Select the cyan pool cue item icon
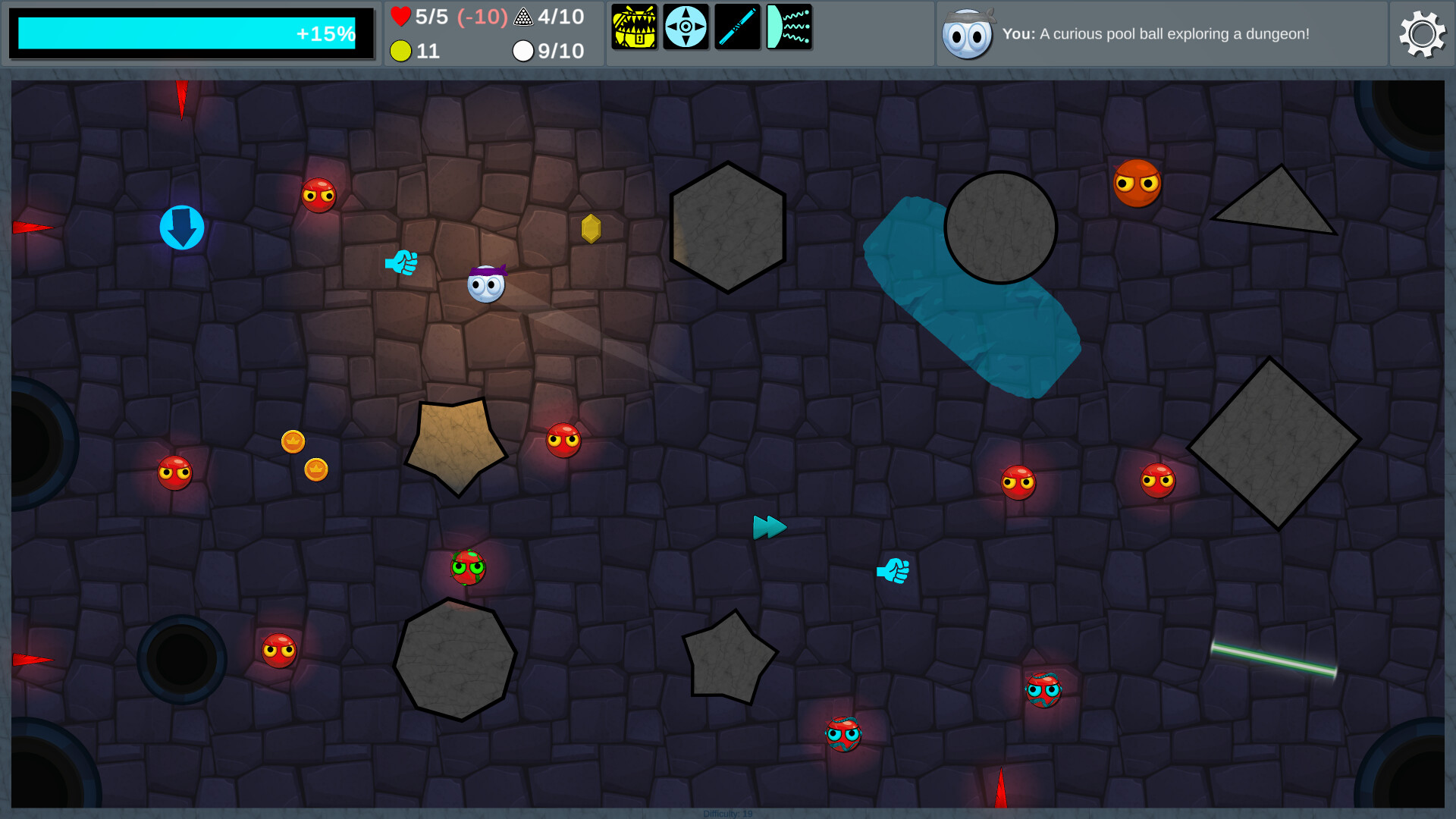 click(x=737, y=27)
